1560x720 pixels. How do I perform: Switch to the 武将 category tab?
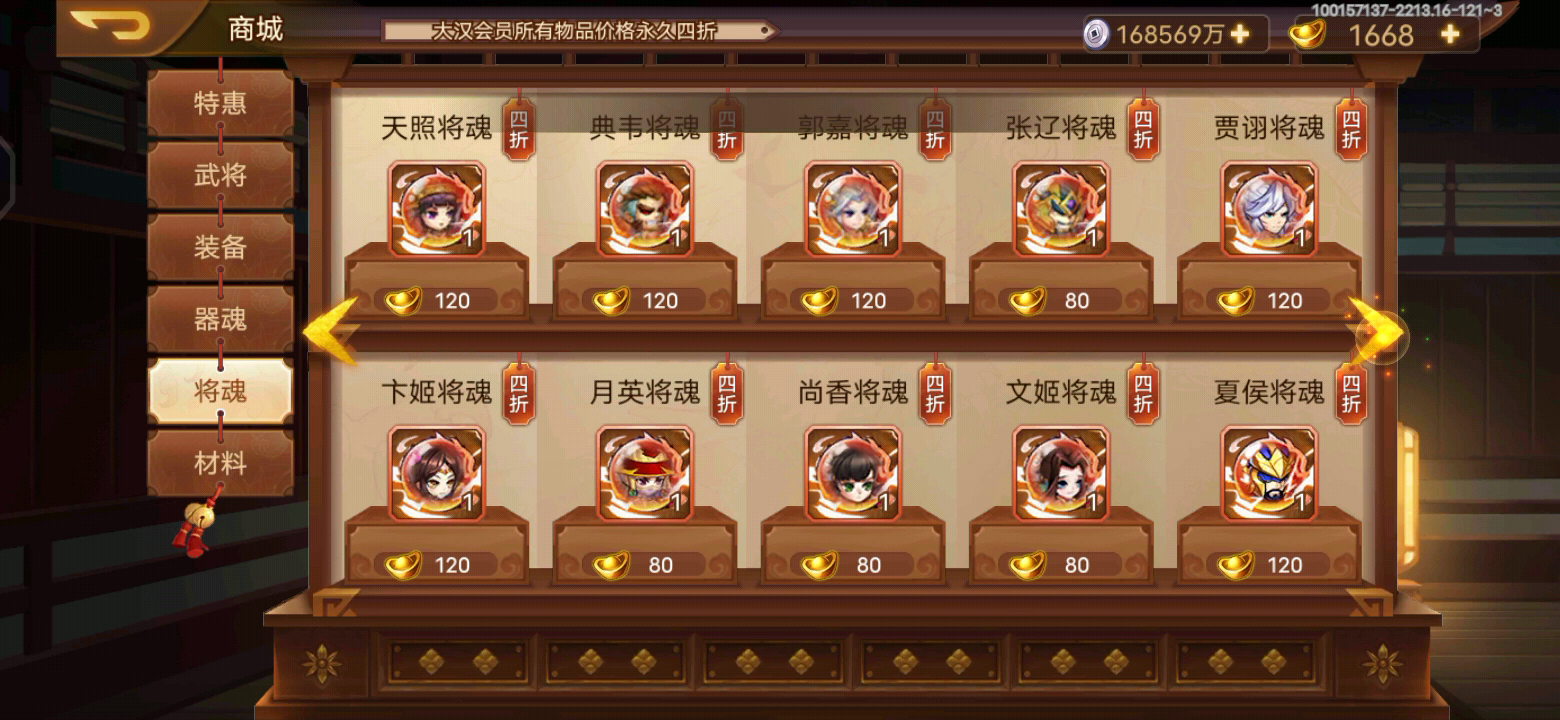tap(221, 175)
